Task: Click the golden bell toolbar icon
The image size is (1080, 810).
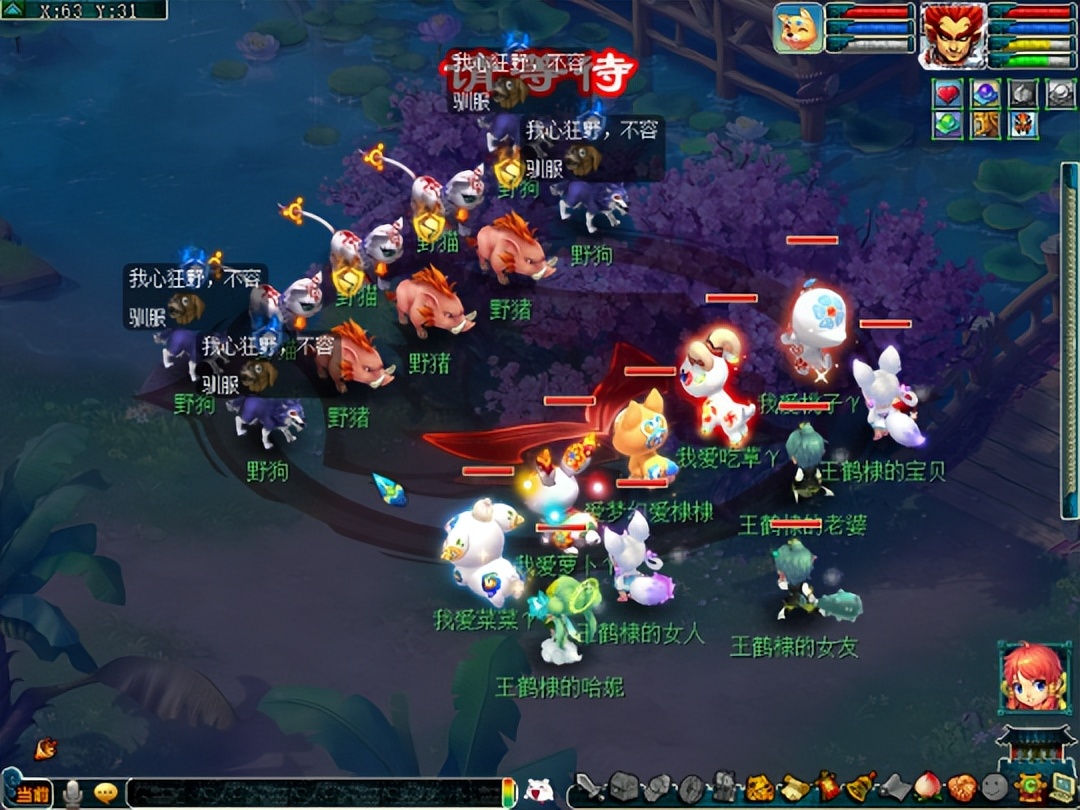Action: click(862, 787)
